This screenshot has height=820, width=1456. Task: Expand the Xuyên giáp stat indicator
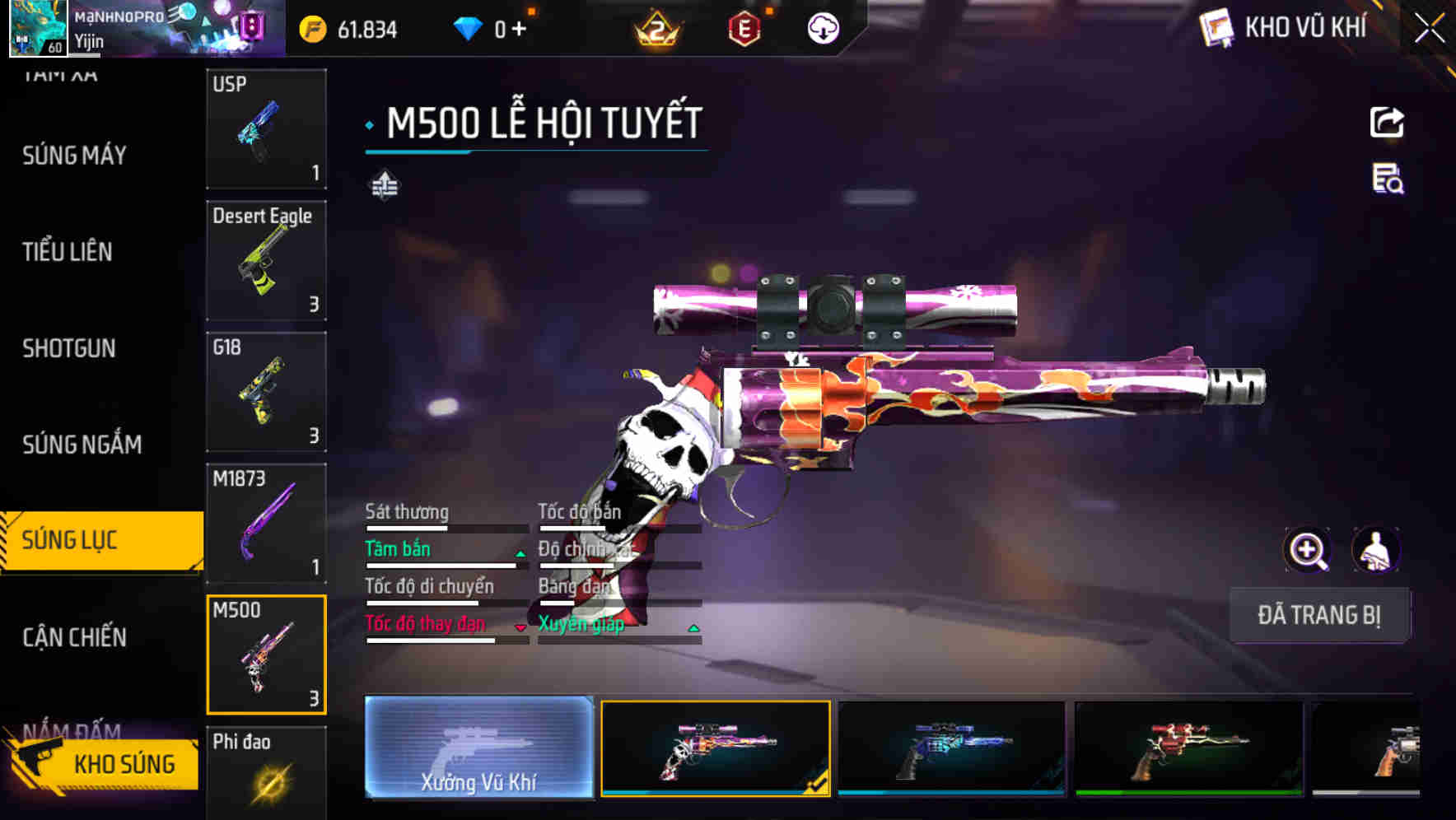pyautogui.click(x=694, y=627)
